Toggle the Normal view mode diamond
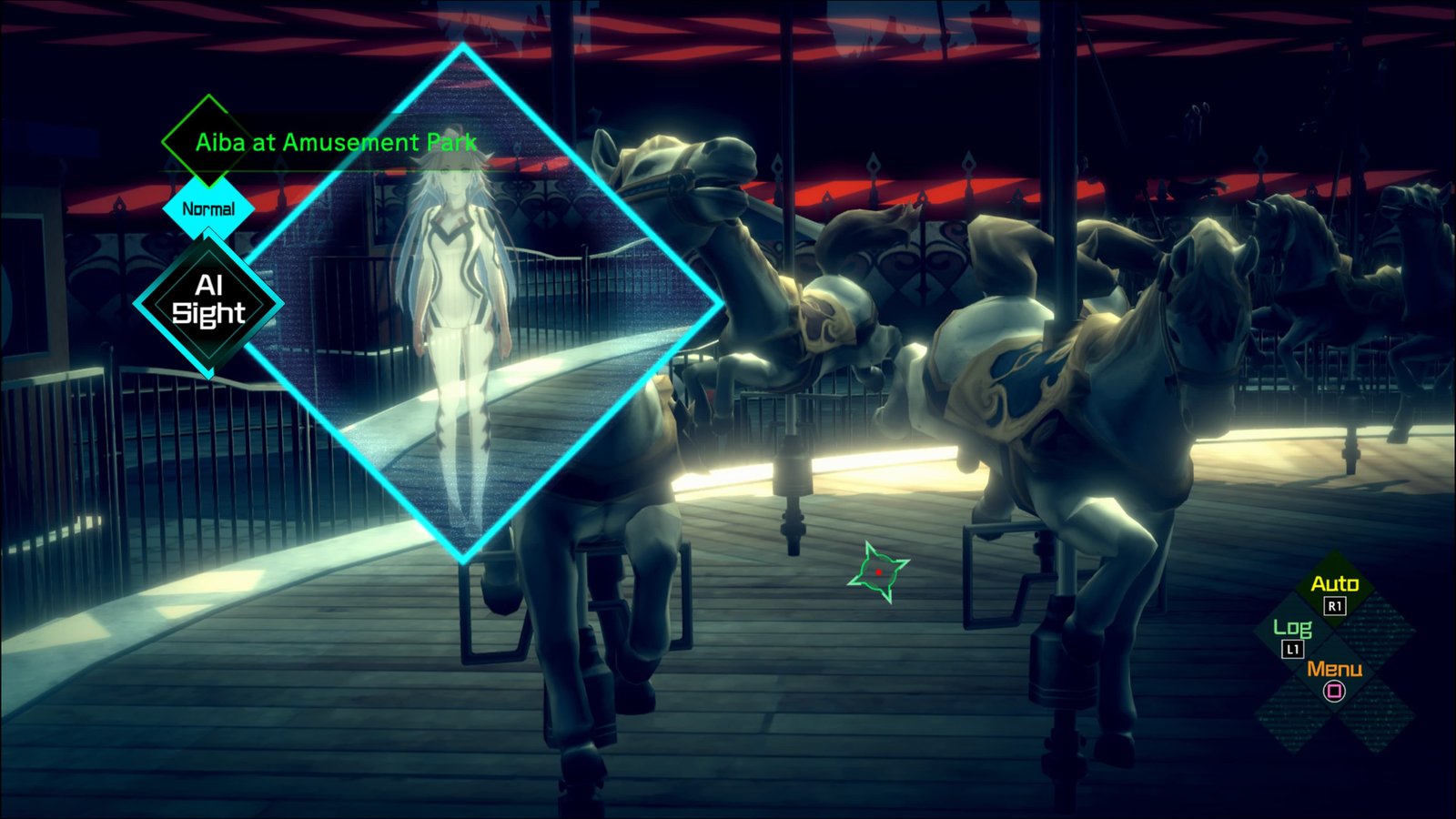1456x819 pixels. click(208, 209)
